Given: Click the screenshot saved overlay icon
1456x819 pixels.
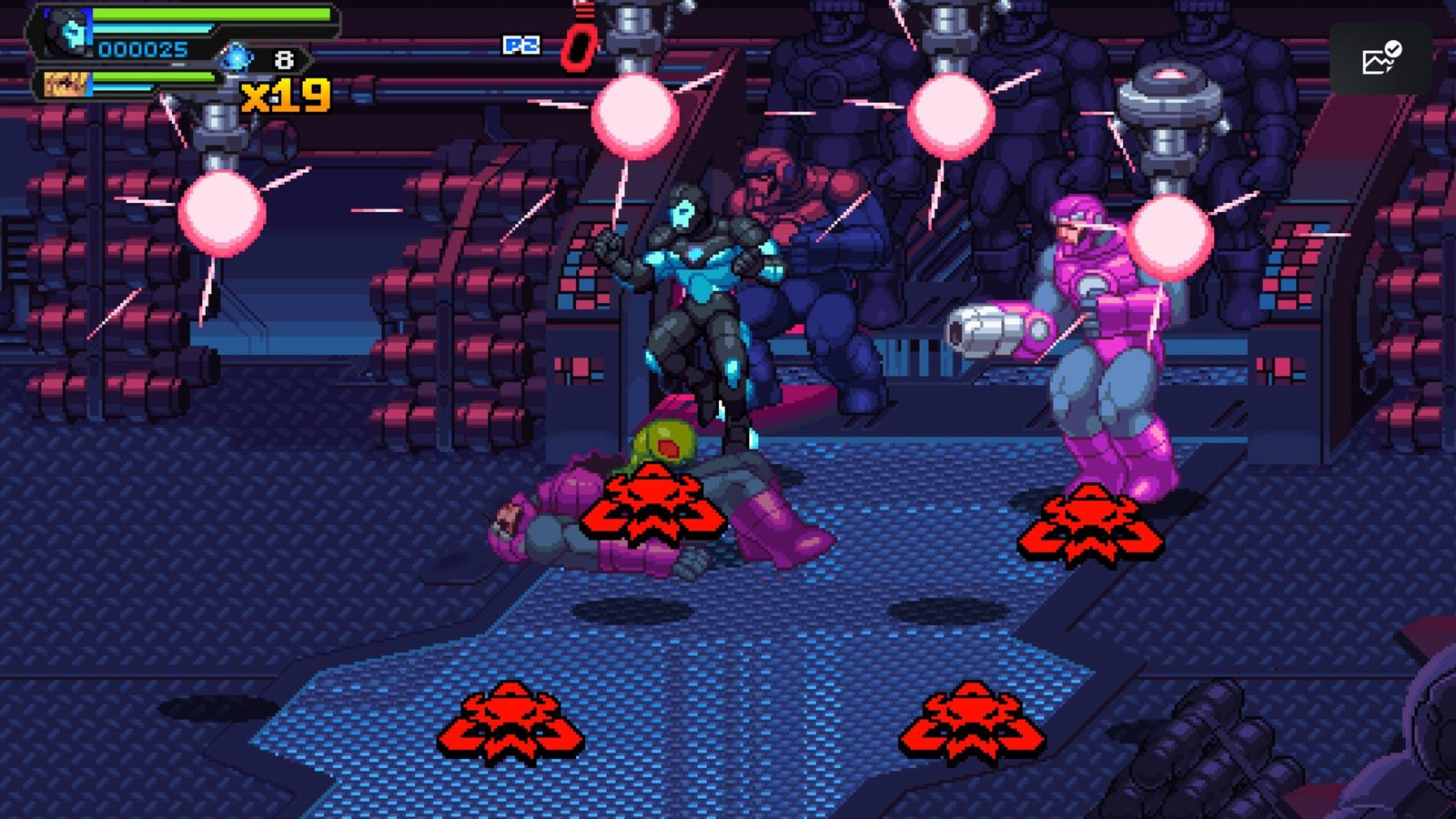Looking at the screenshot, I should click(1380, 59).
